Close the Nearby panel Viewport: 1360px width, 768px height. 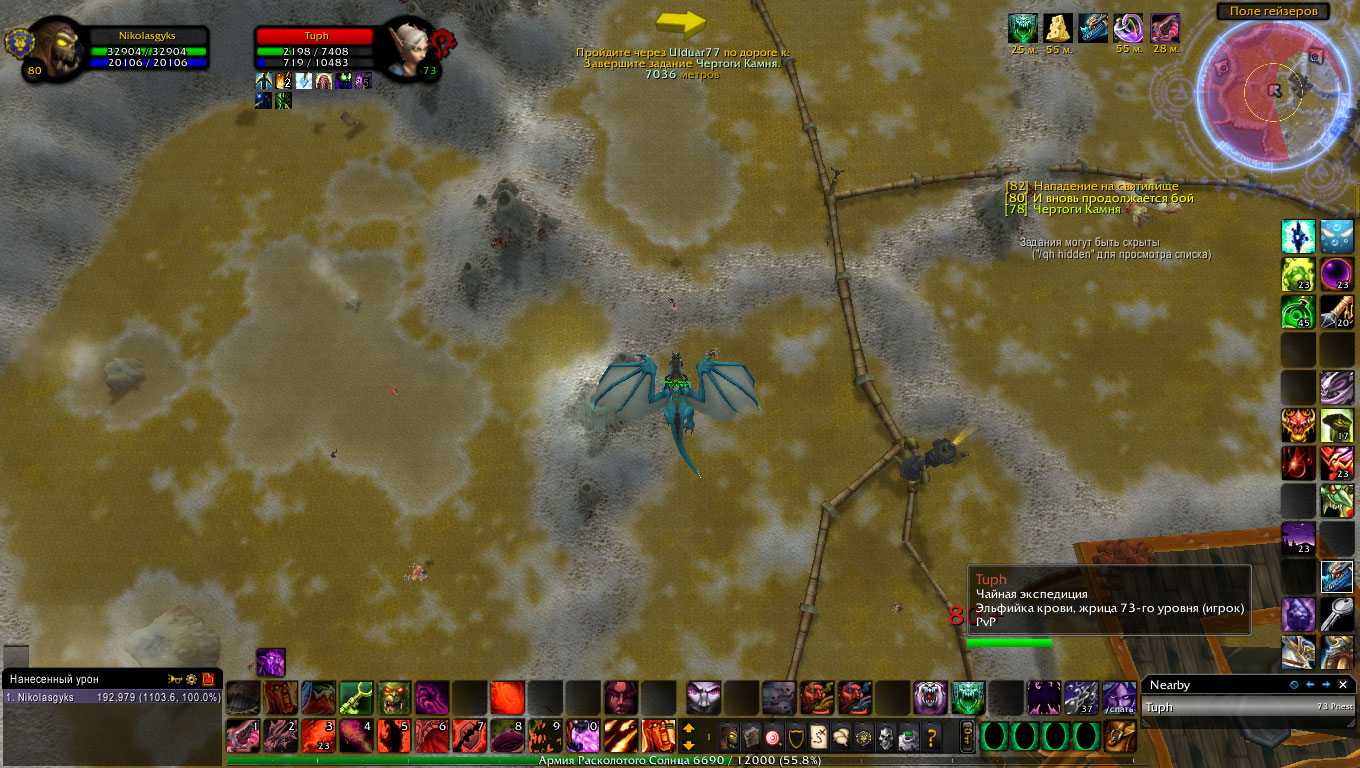1343,685
